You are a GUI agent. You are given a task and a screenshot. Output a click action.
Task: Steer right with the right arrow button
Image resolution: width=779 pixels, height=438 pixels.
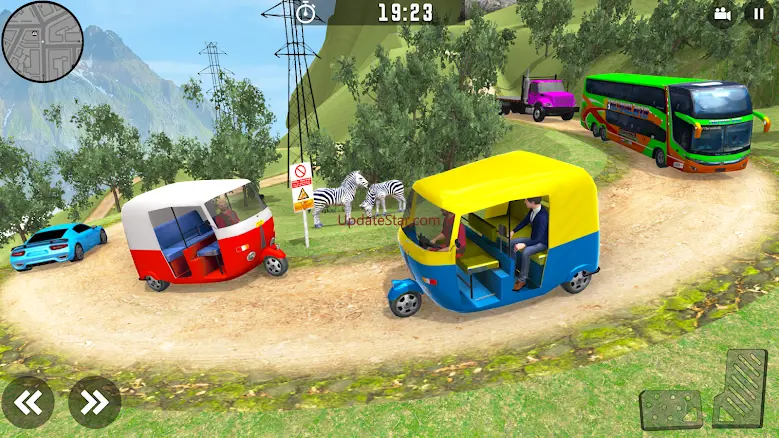click(94, 402)
